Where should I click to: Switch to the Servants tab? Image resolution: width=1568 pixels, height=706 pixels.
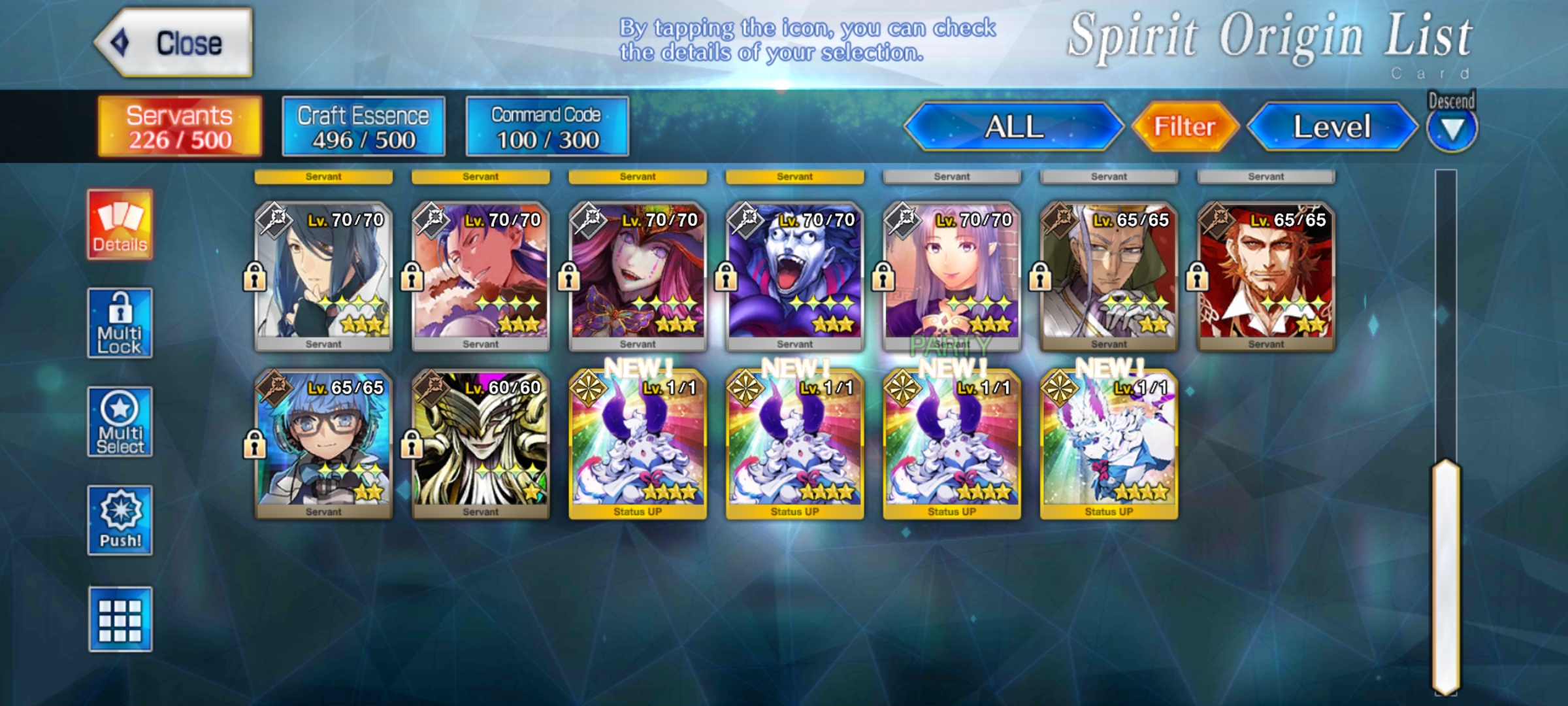180,127
